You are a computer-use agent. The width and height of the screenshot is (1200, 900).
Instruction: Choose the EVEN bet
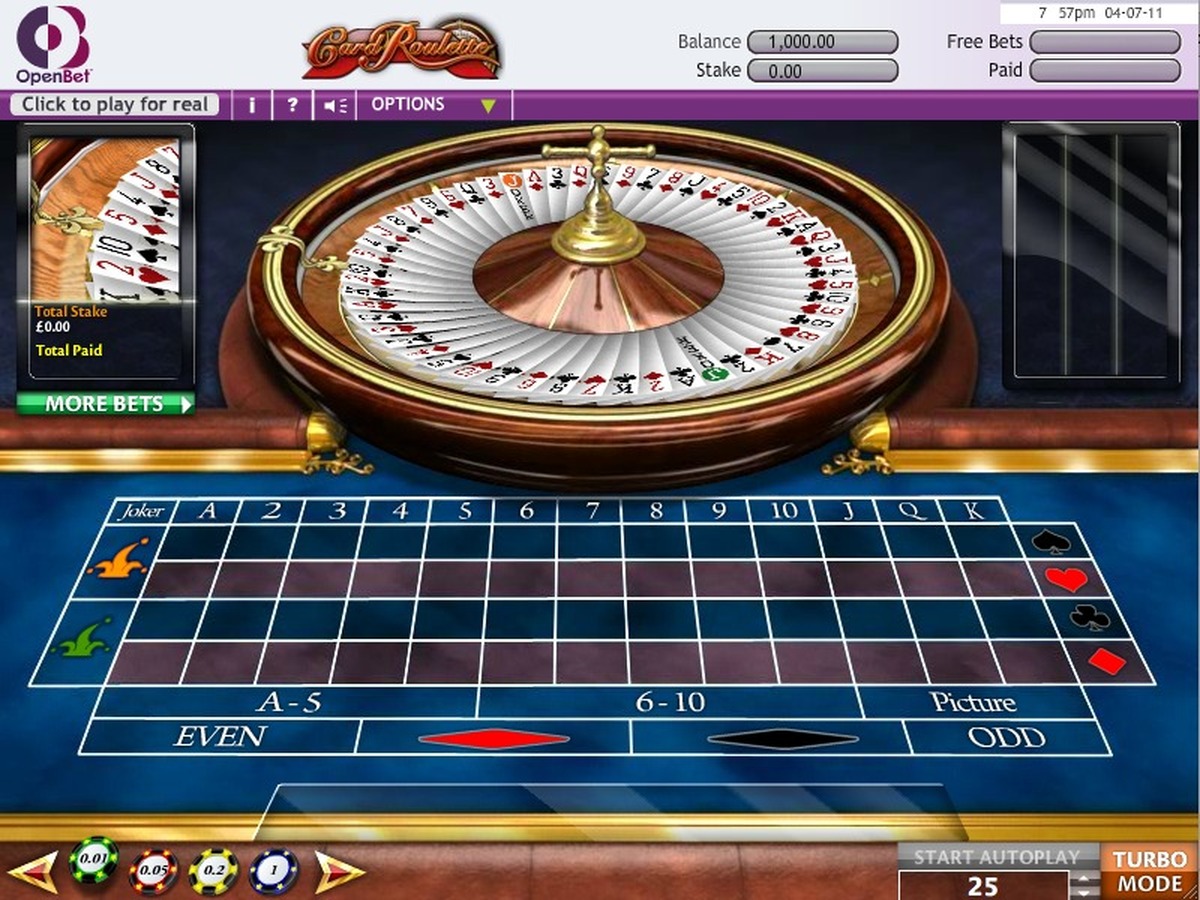(x=220, y=738)
